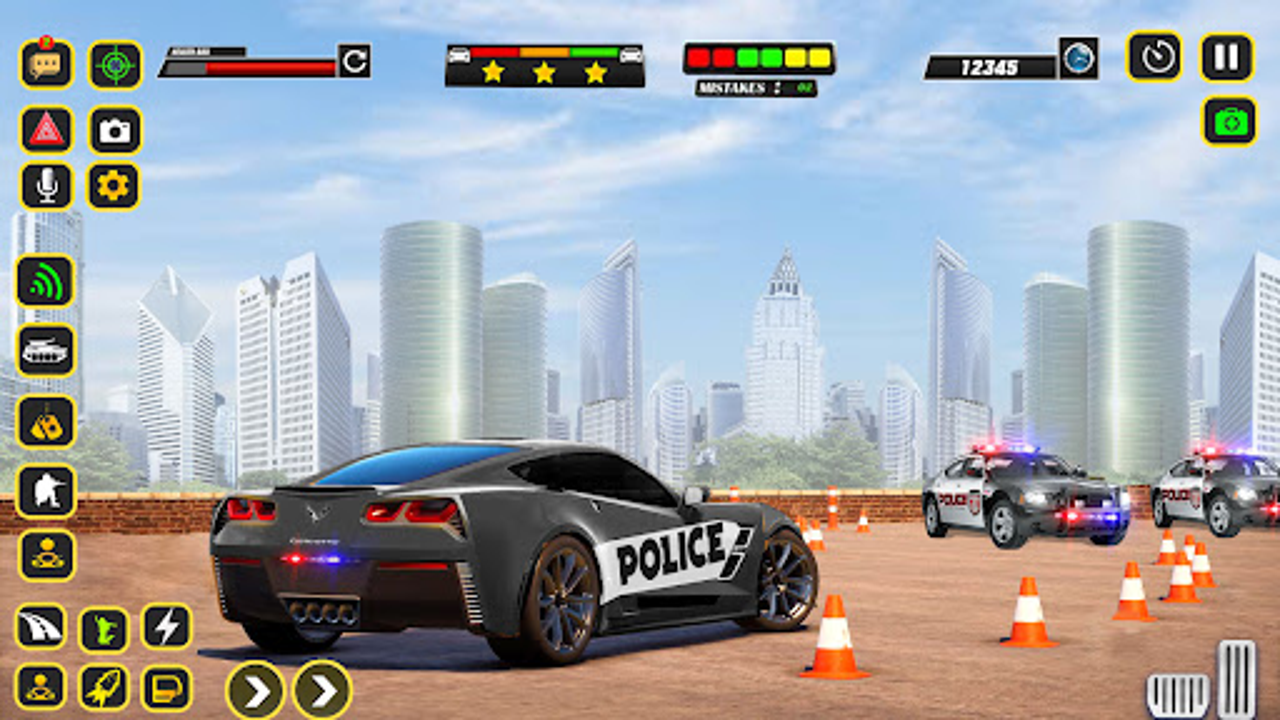Screen dimensions: 1280x720
Task: Toggle the red hazard warning triangle
Action: [47, 128]
